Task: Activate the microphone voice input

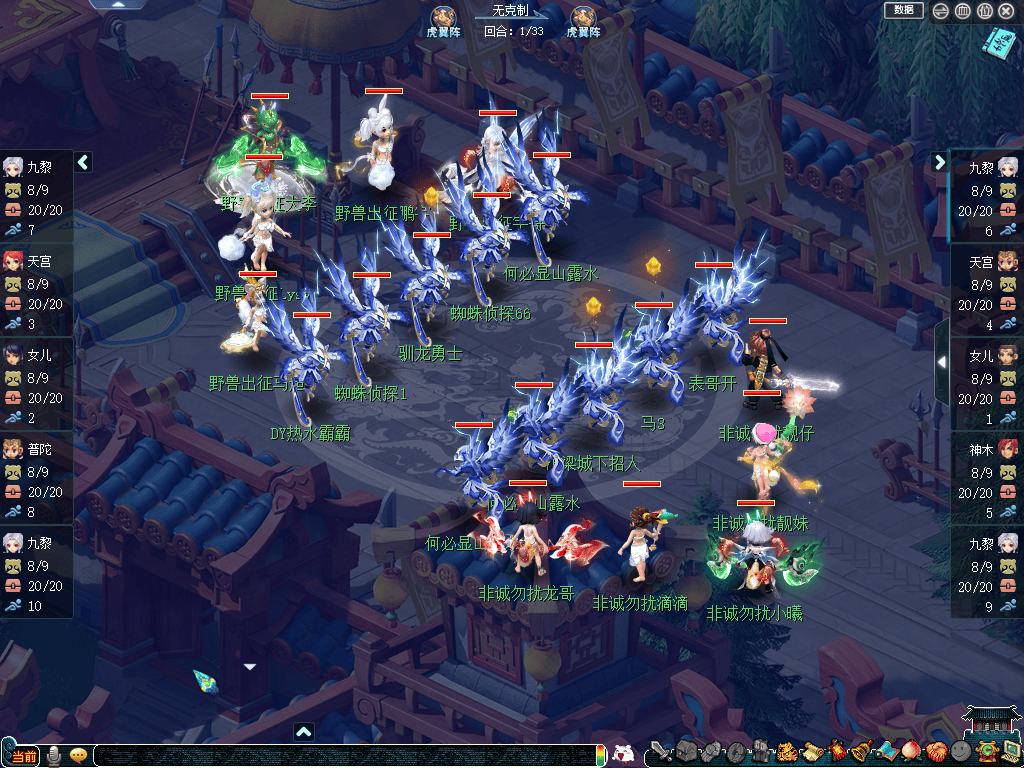Action: 54,755
